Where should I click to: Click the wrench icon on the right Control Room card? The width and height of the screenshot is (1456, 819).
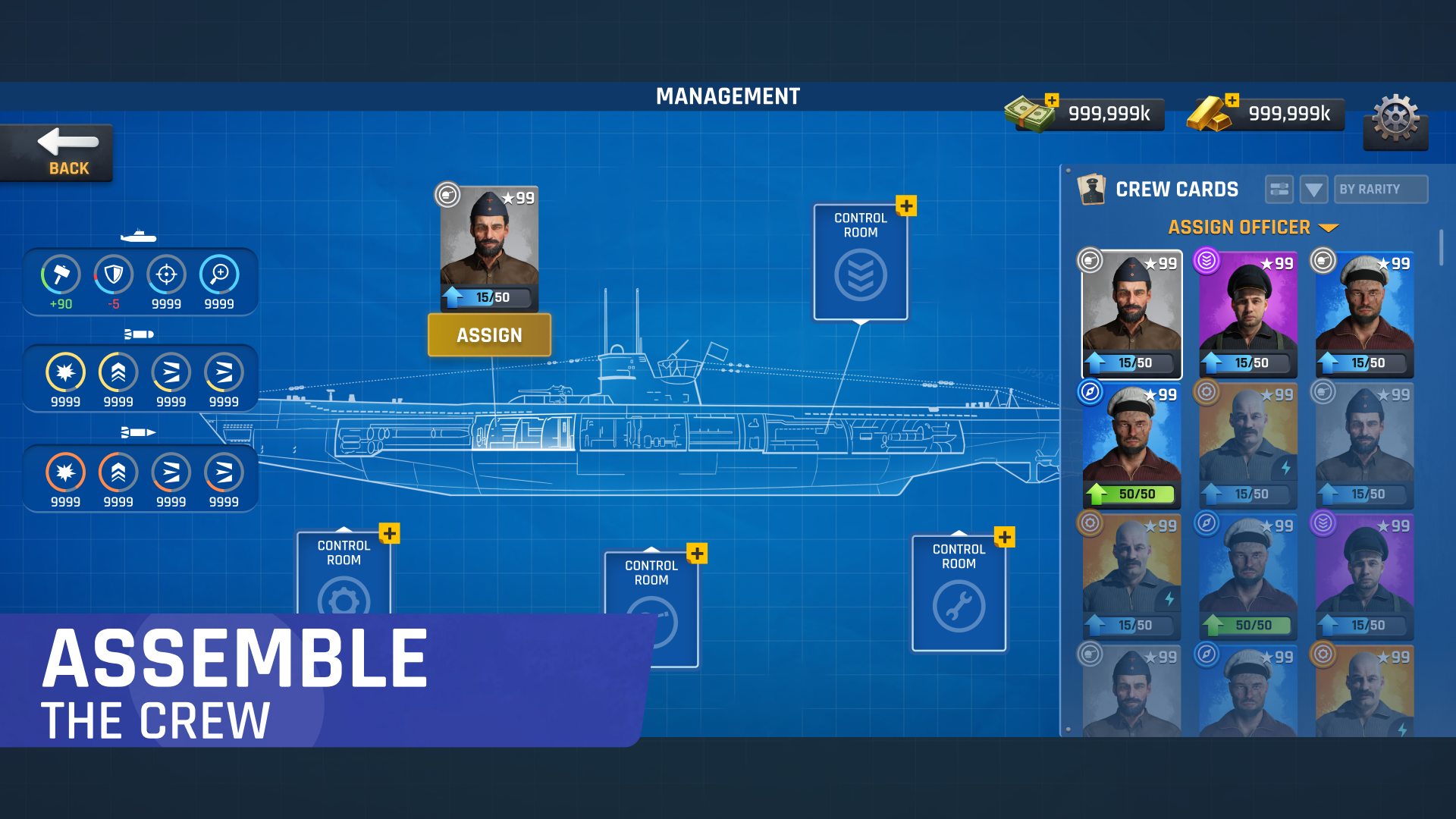(x=959, y=606)
